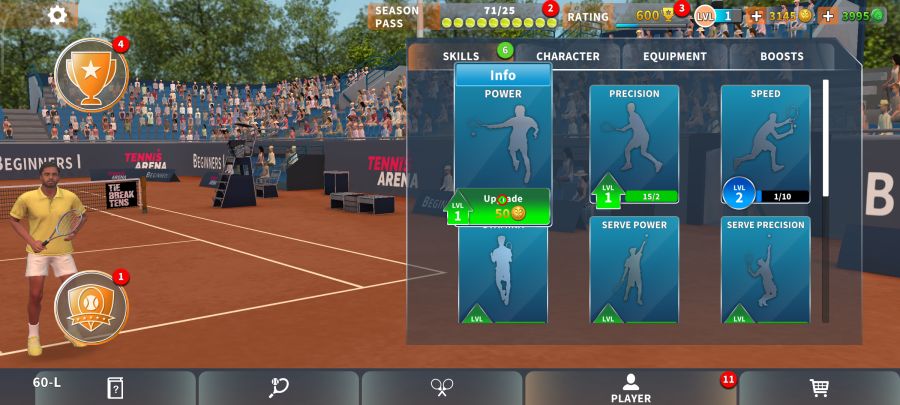Select the Serve Power skill card
Image resolution: width=900 pixels, height=405 pixels.
(634, 270)
